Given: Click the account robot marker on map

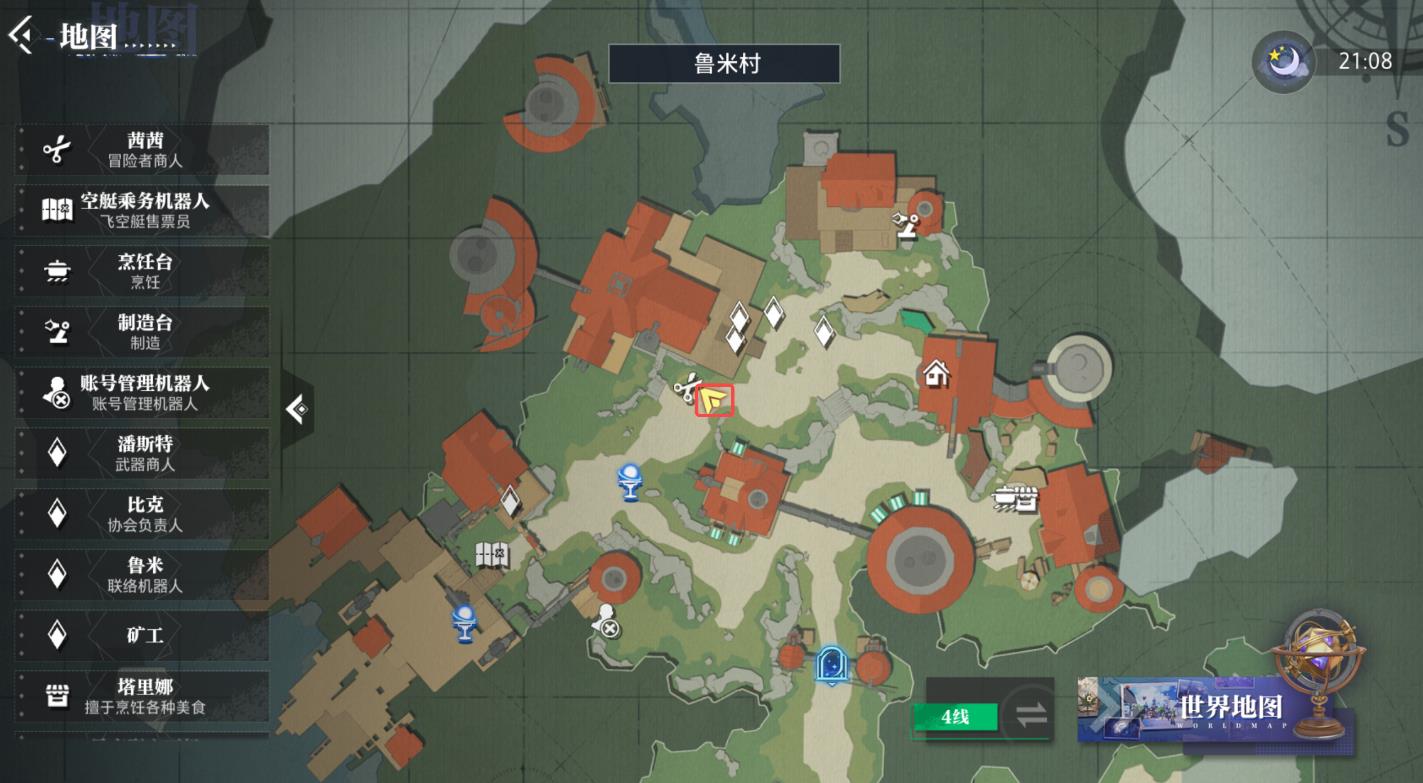Looking at the screenshot, I should coord(605,622).
